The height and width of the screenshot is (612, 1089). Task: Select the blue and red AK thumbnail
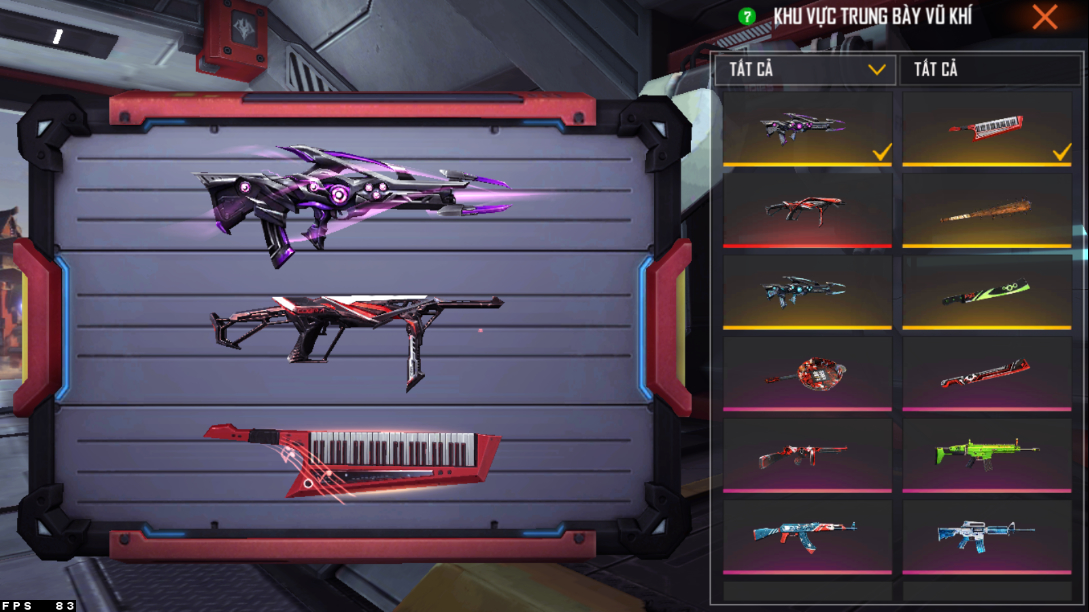click(x=806, y=535)
